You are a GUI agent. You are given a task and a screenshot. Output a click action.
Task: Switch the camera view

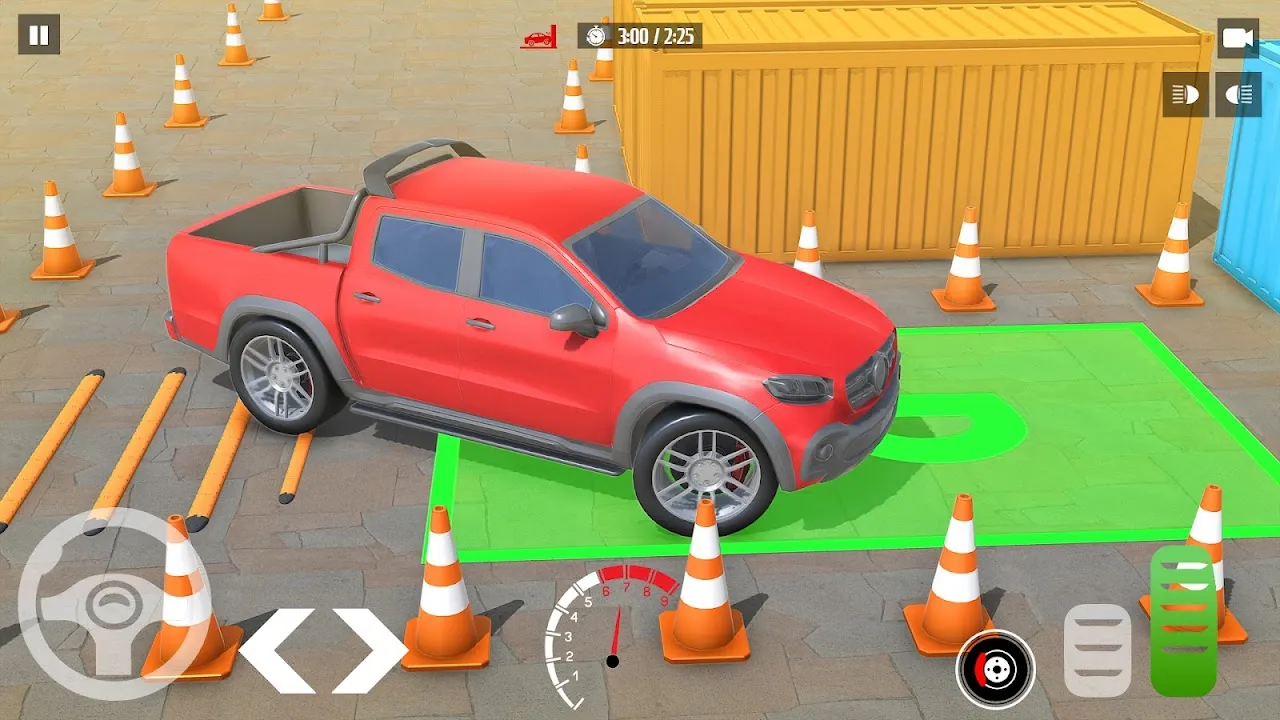(x=1238, y=38)
